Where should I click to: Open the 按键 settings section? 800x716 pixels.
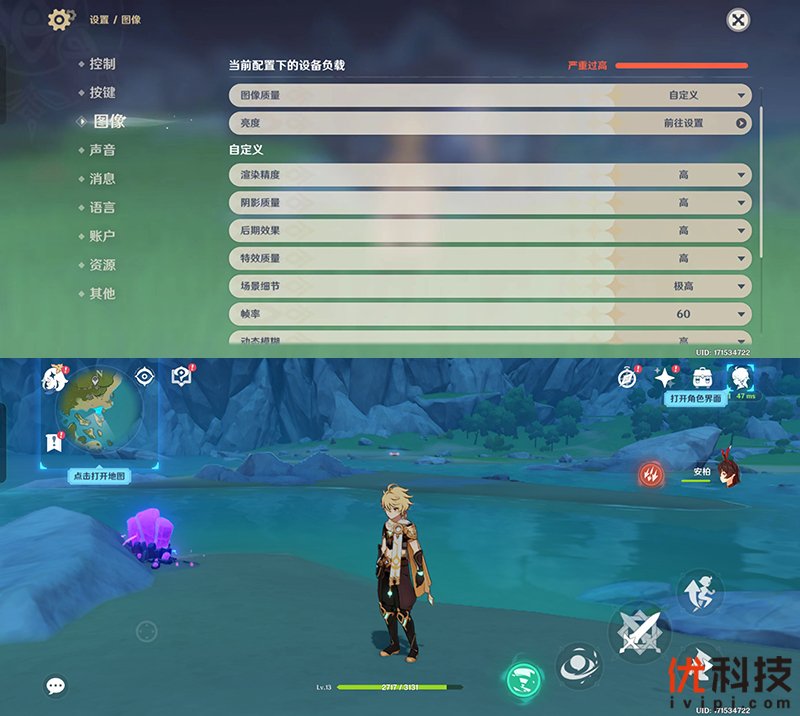coord(102,93)
